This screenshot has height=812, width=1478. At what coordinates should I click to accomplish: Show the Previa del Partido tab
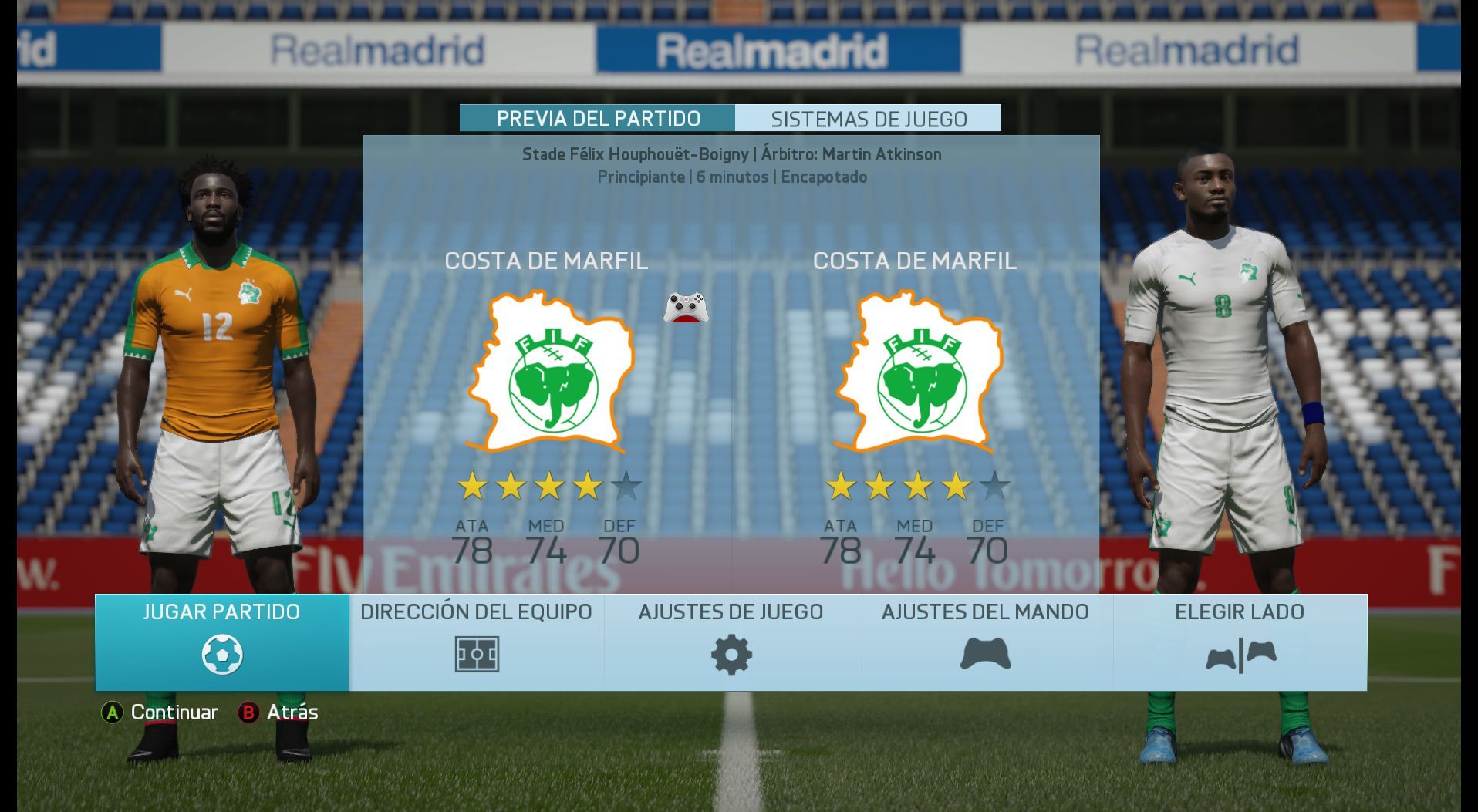click(x=598, y=119)
